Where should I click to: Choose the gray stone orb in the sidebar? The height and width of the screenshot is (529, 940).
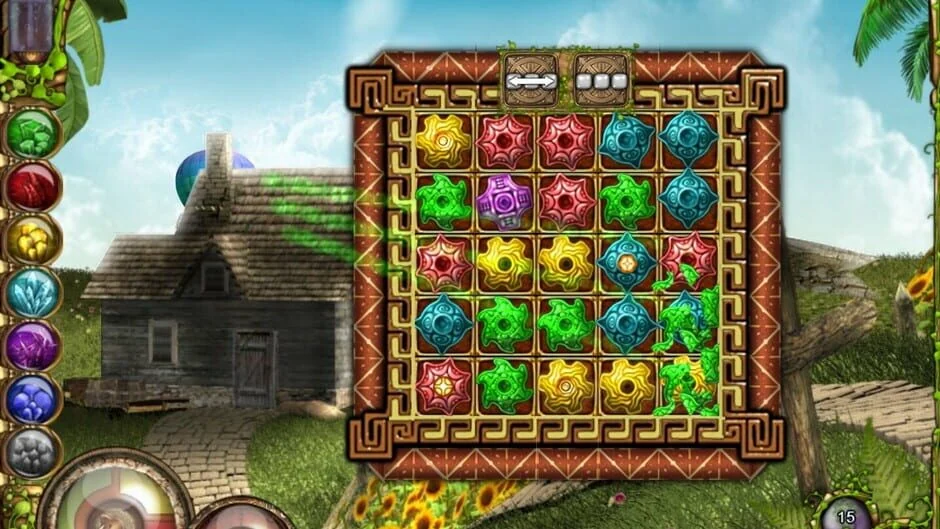[32, 453]
